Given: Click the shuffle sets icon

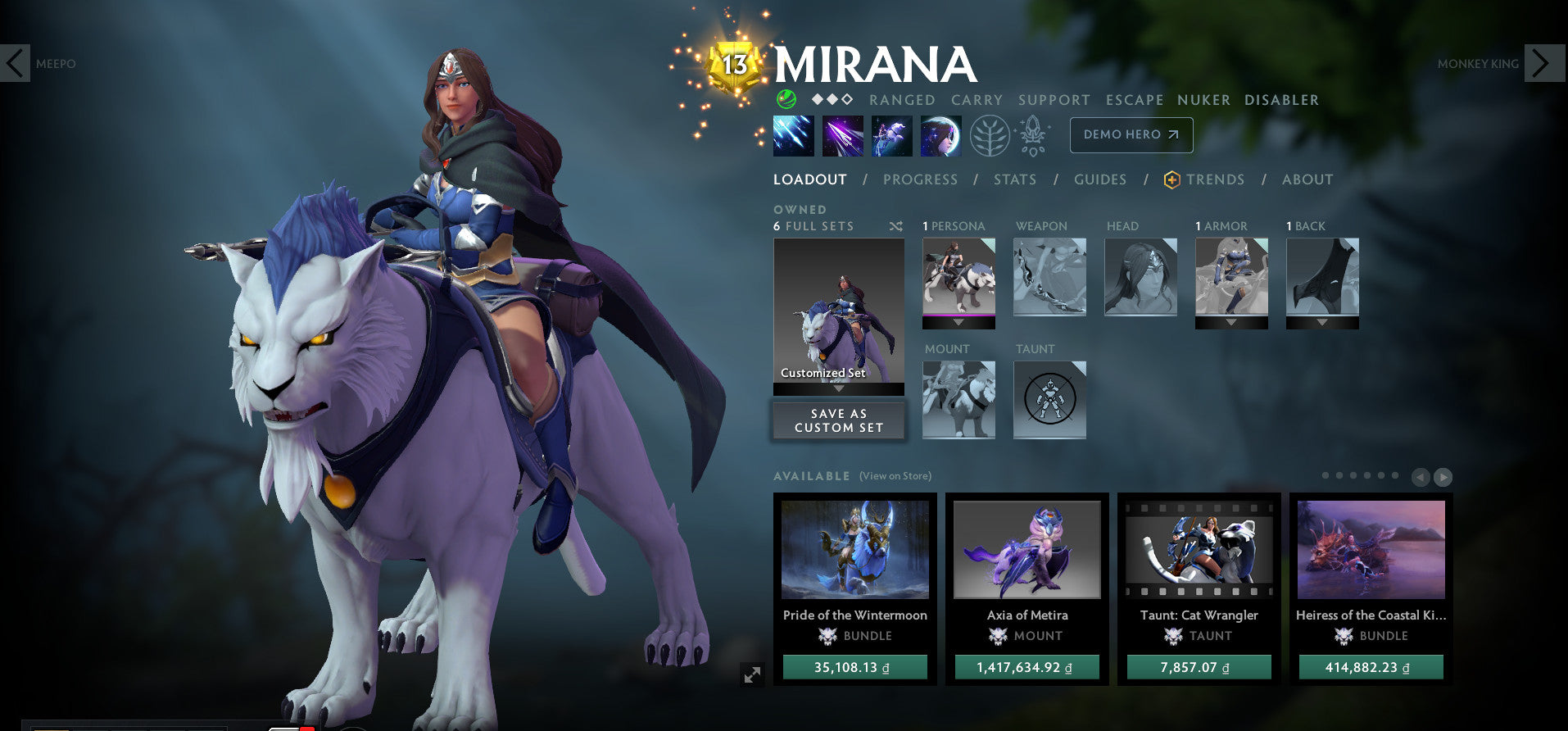Looking at the screenshot, I should click(896, 226).
